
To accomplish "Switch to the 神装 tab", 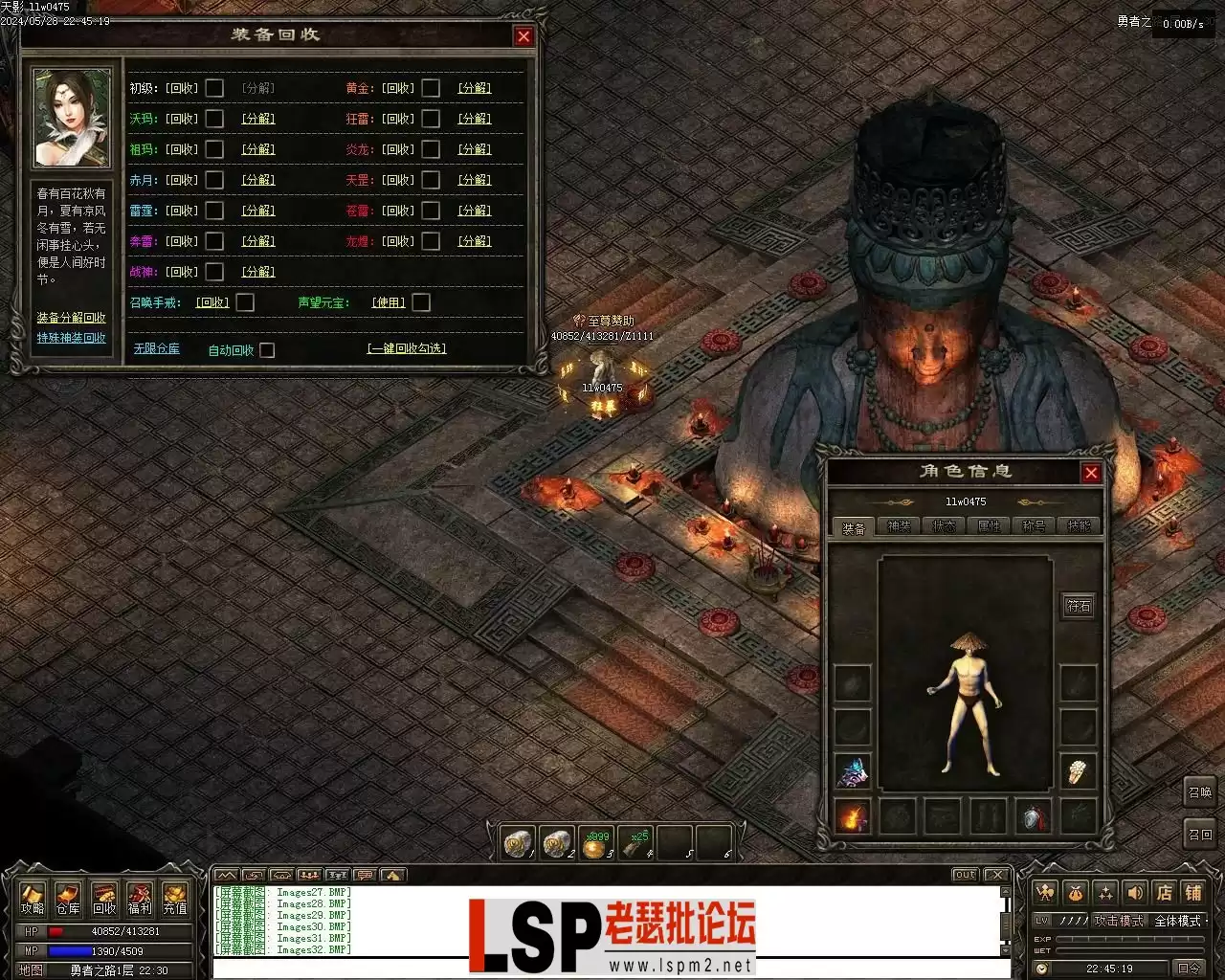I will 899,526.
